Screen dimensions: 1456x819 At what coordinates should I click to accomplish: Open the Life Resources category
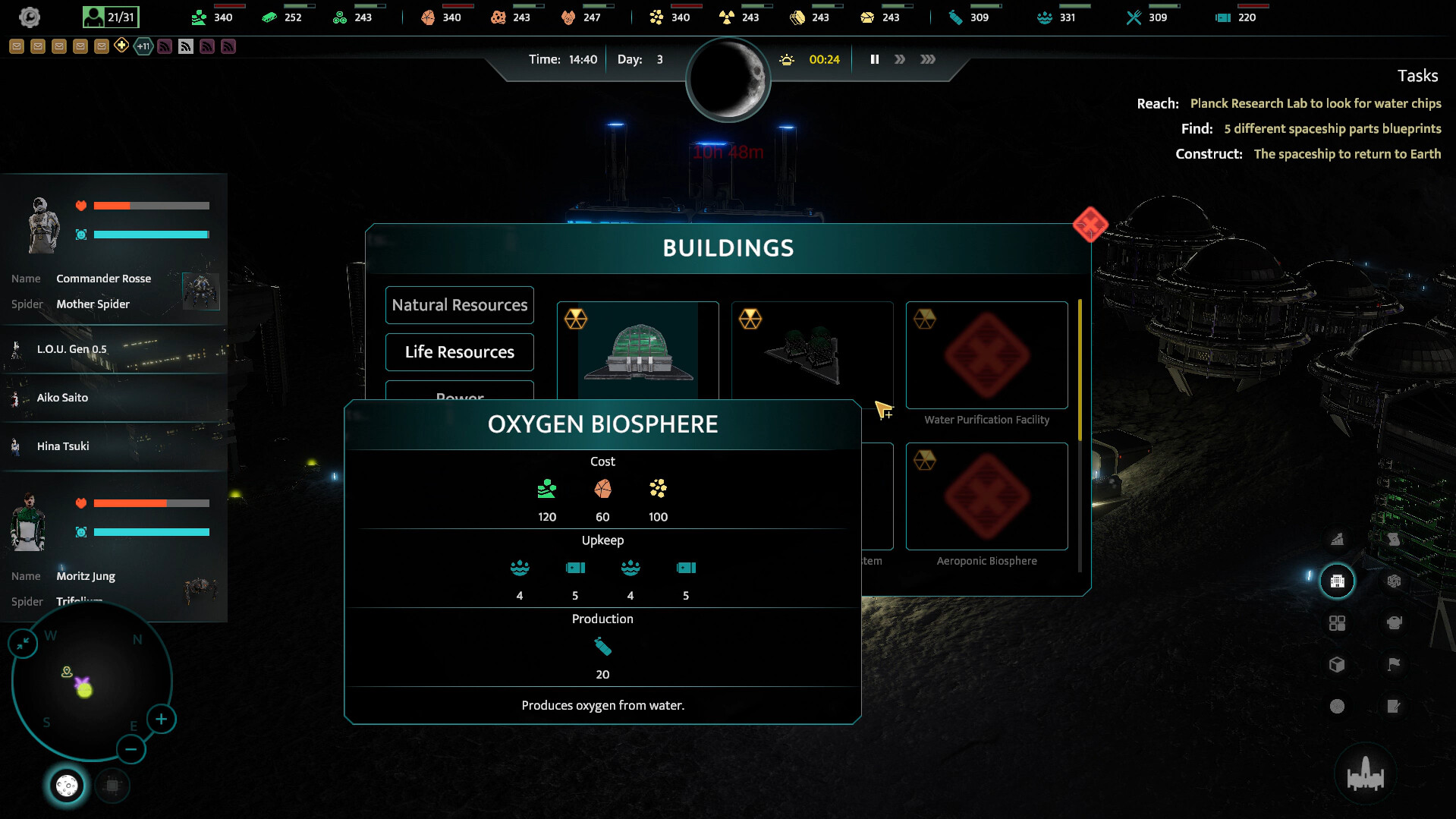point(459,352)
